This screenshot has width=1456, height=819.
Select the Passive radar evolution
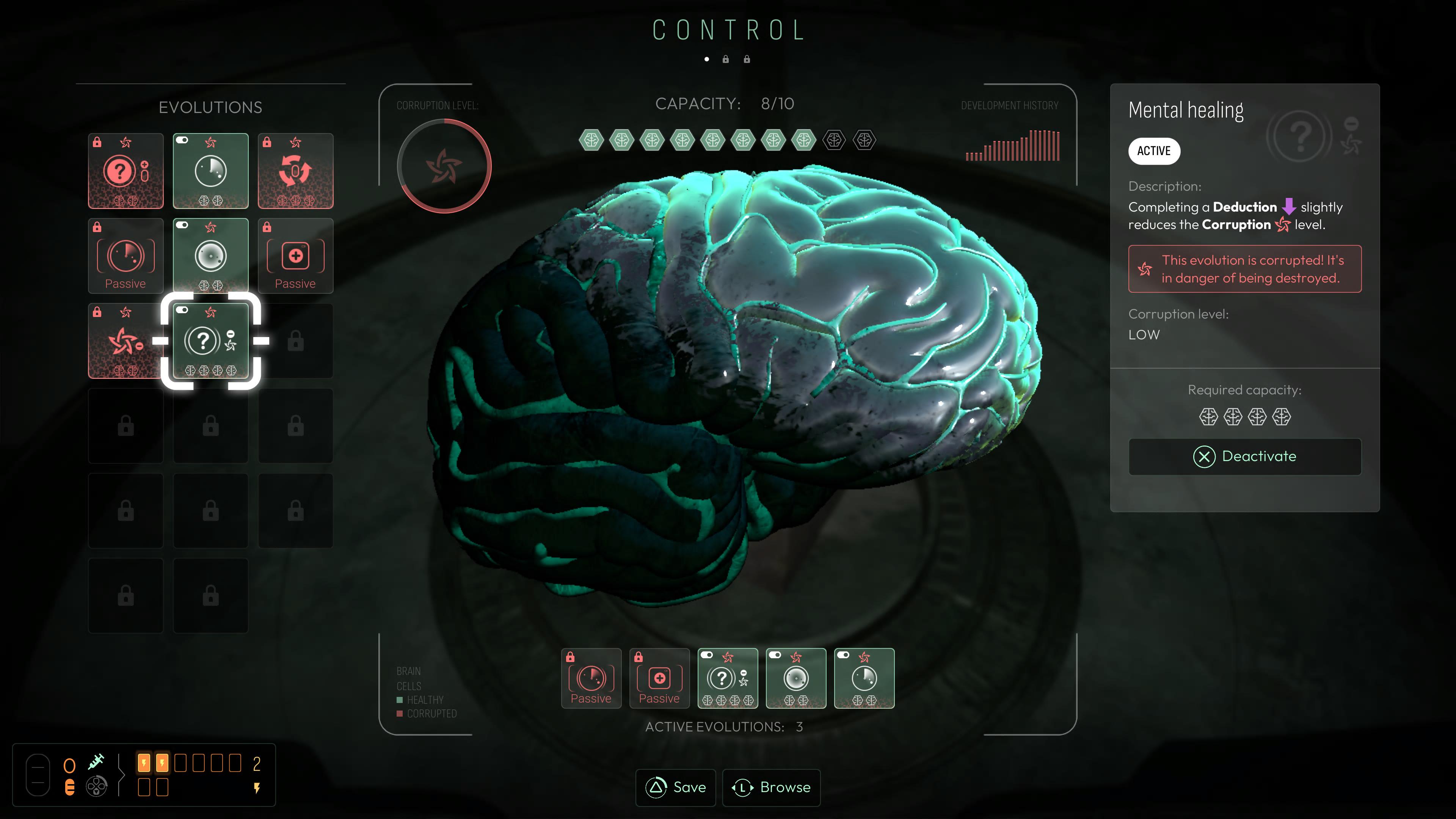[126, 256]
